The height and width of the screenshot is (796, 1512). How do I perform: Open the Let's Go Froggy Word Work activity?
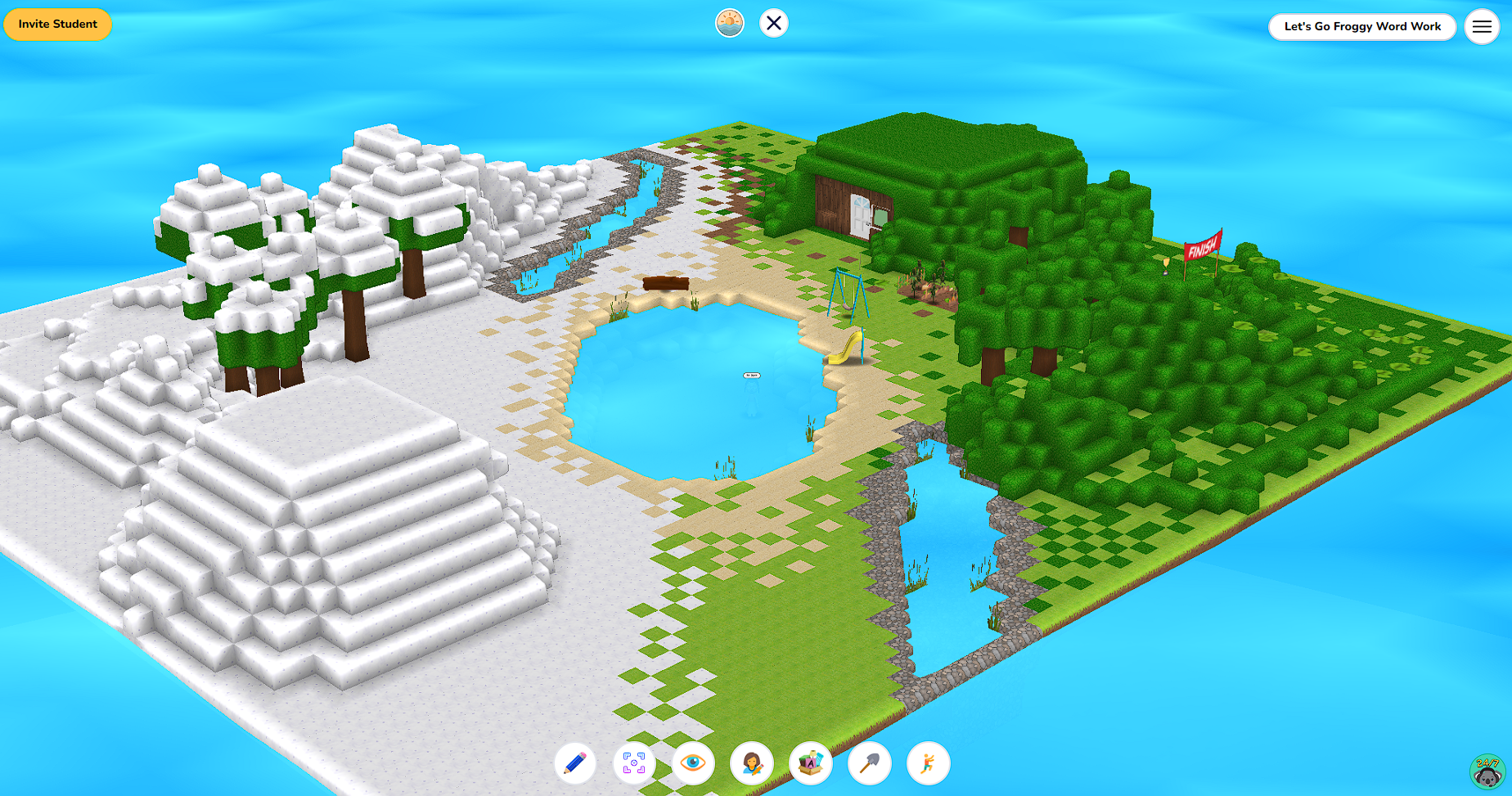1361,26
